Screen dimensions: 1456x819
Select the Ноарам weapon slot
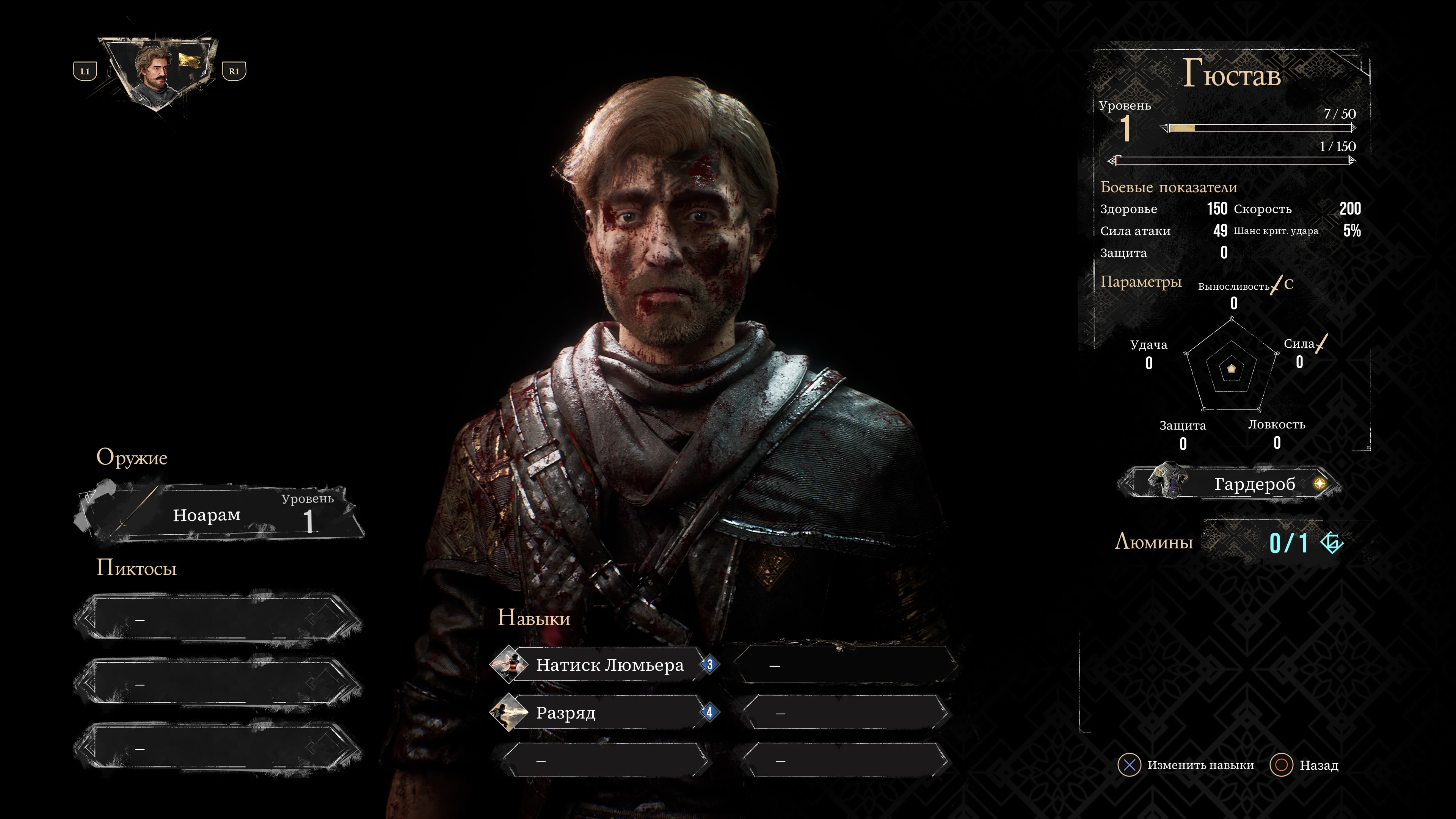[x=219, y=515]
